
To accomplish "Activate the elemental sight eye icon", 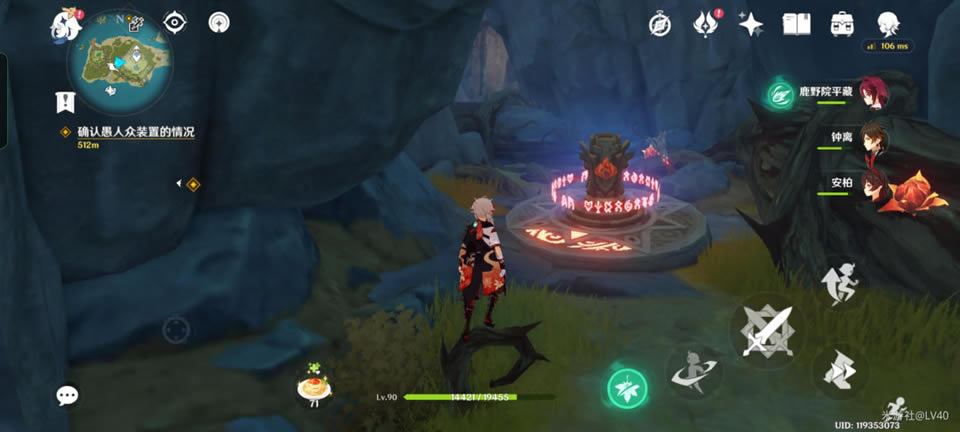I will [175, 22].
